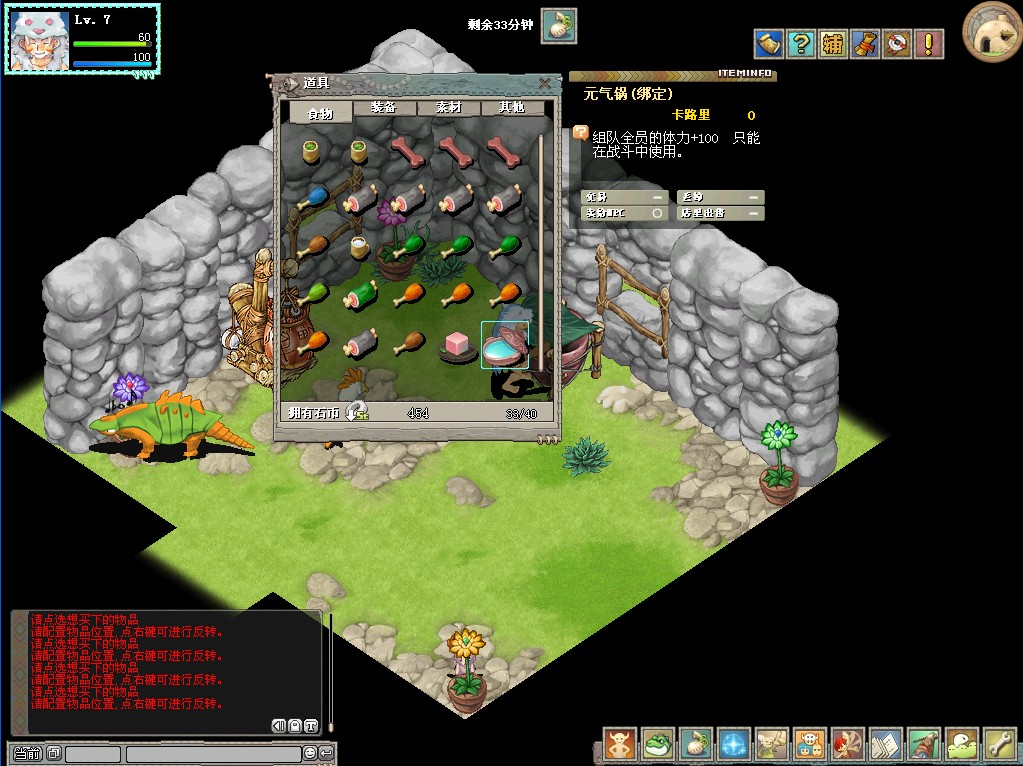
Task: Show the 其他 other items tab
Action: point(513,108)
